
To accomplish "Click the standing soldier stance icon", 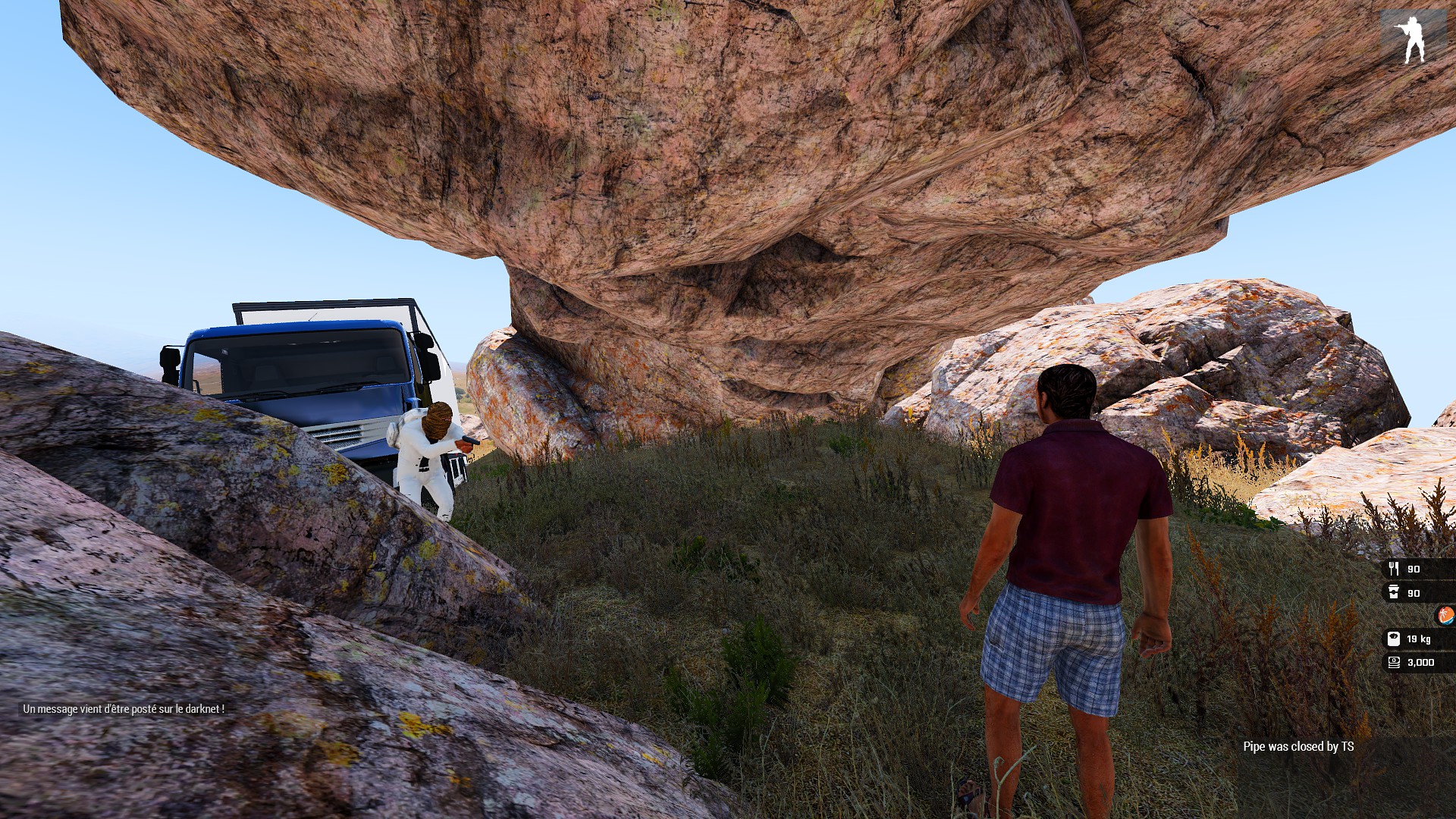I will (x=1412, y=38).
